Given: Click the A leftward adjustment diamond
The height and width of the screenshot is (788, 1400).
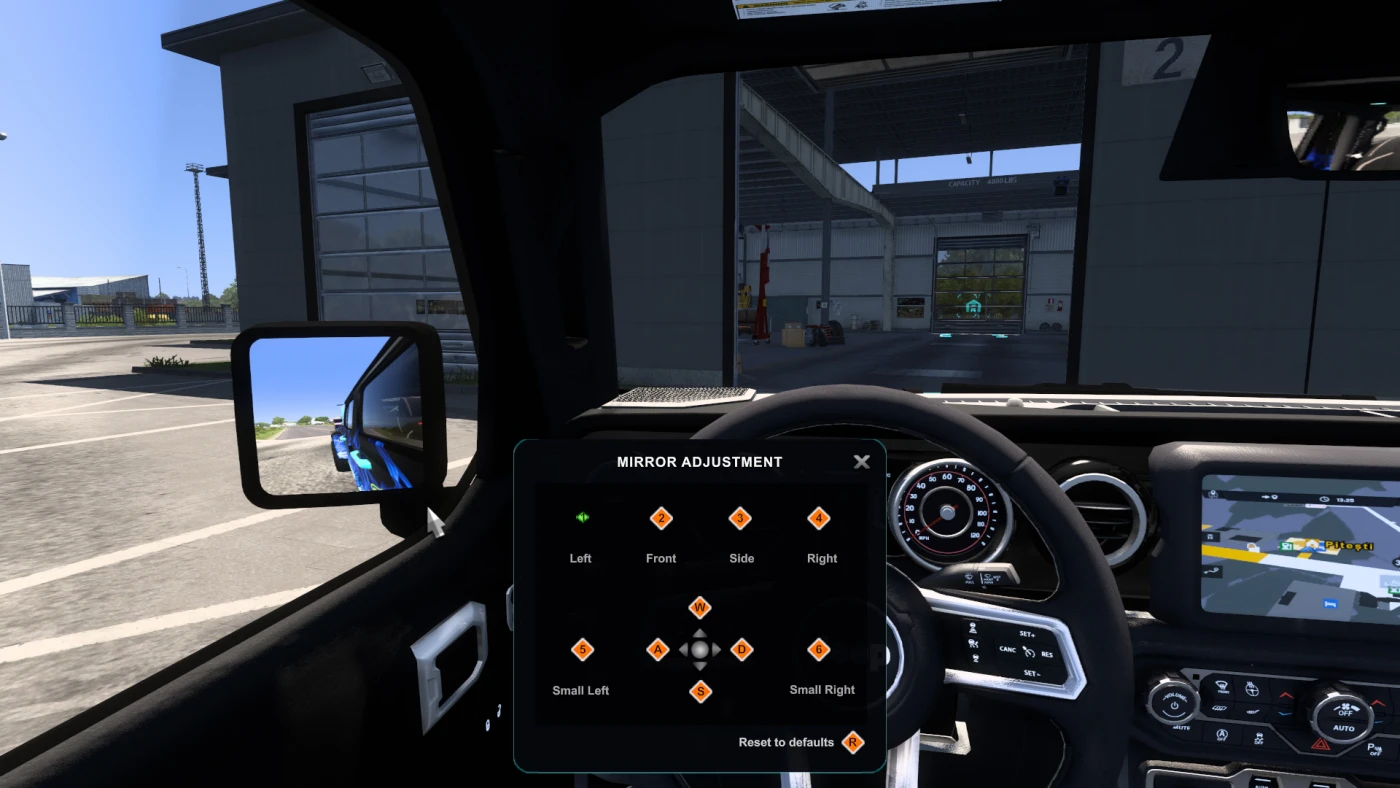Looking at the screenshot, I should click(x=658, y=650).
